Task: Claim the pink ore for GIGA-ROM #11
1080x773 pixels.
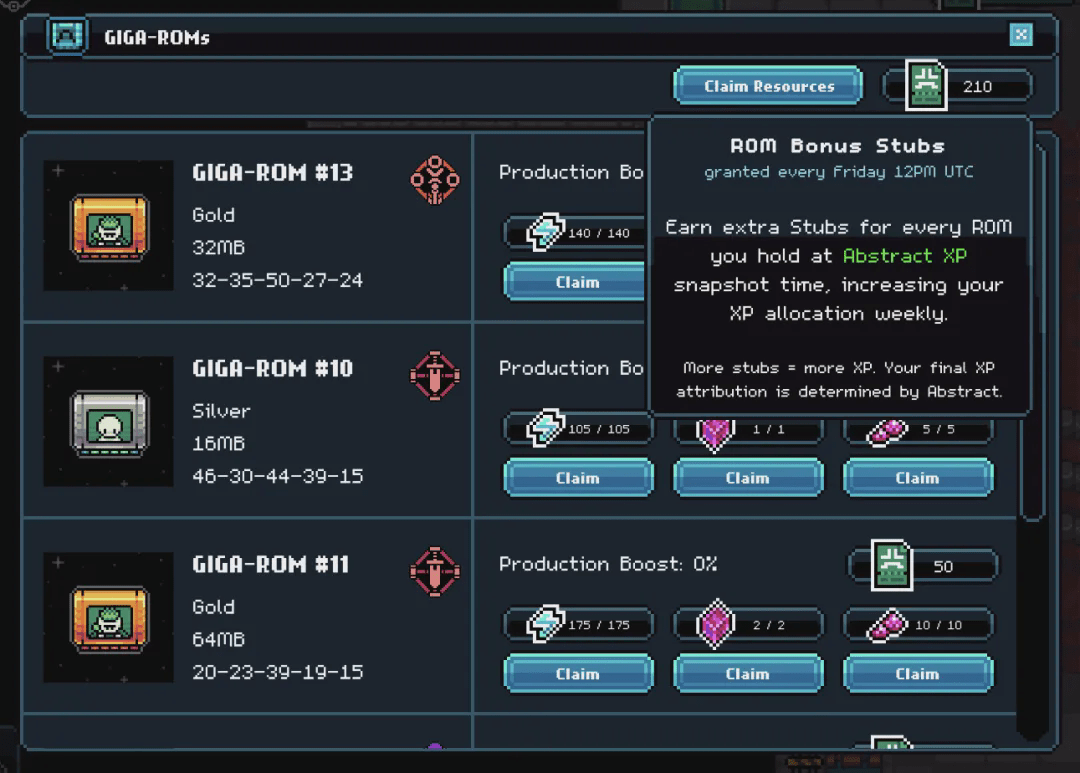Action: pyautogui.click(x=917, y=674)
